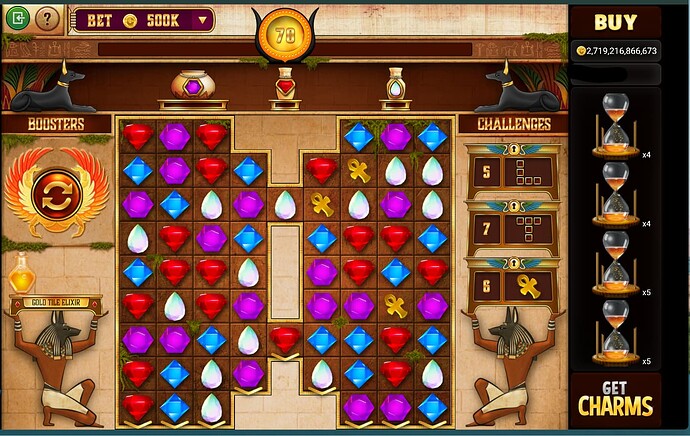Open the question mark help button
Viewport: 690px width, 436px height.
(47, 18)
